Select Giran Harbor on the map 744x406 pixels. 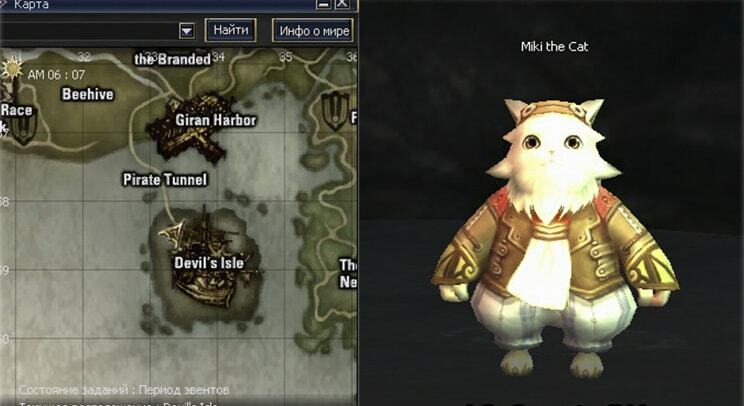215,120
